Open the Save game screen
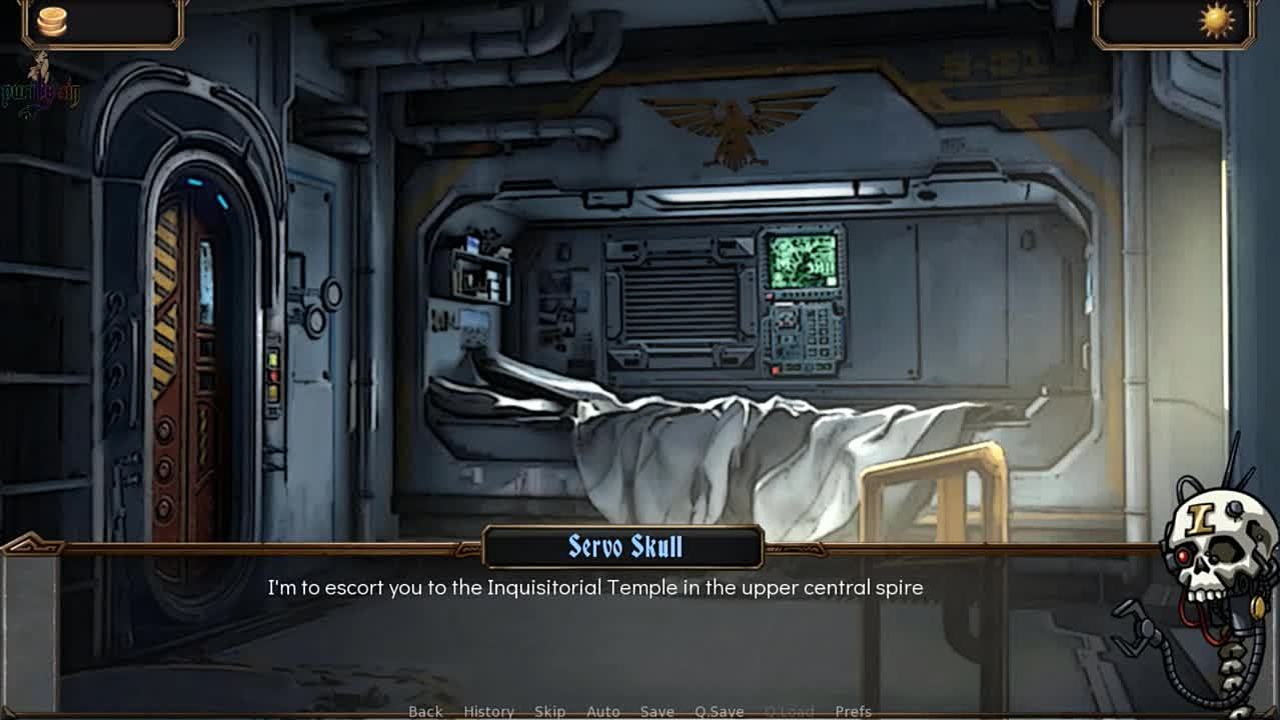Image resolution: width=1280 pixels, height=720 pixels. (657, 711)
